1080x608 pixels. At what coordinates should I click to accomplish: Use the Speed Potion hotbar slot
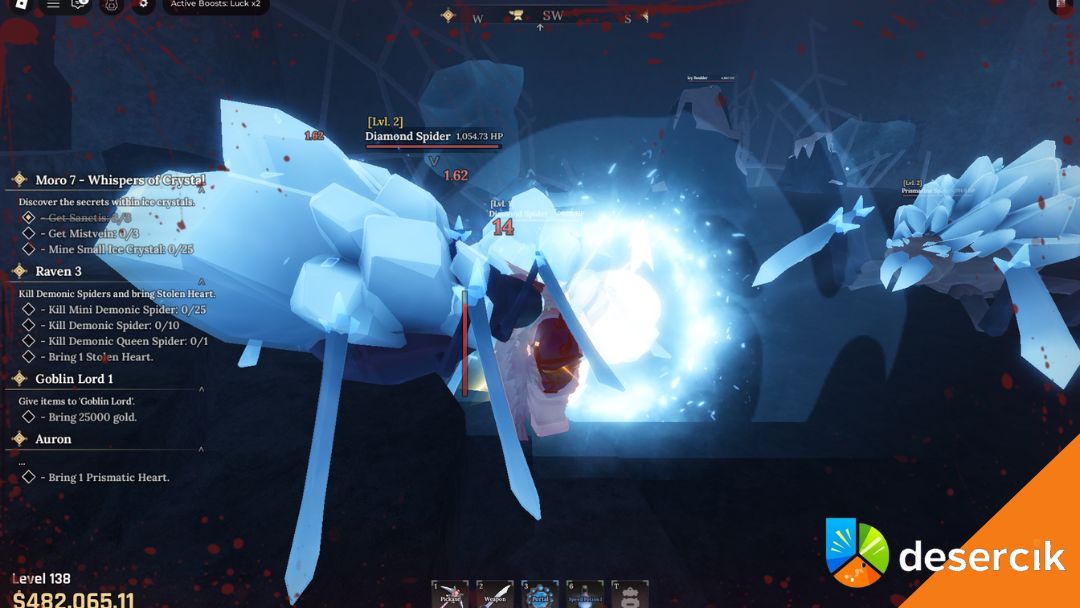pos(586,594)
